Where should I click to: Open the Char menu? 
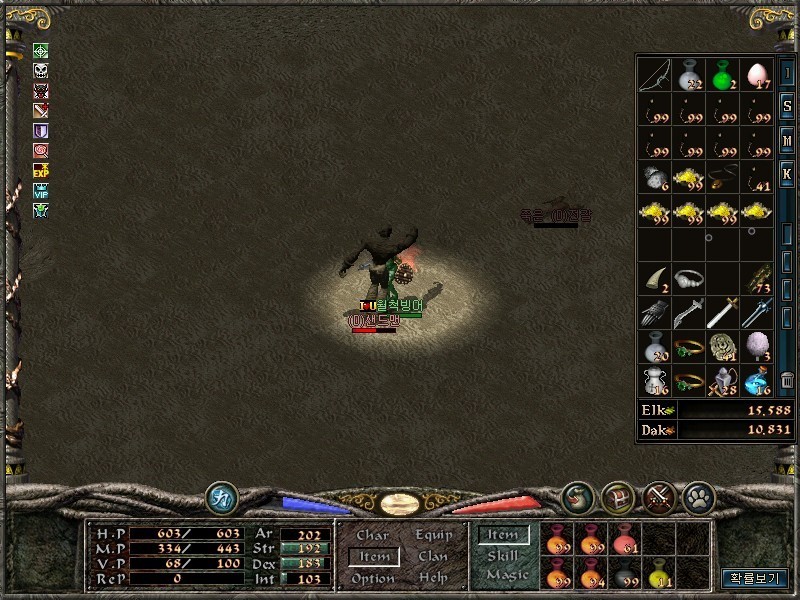pyautogui.click(x=372, y=536)
